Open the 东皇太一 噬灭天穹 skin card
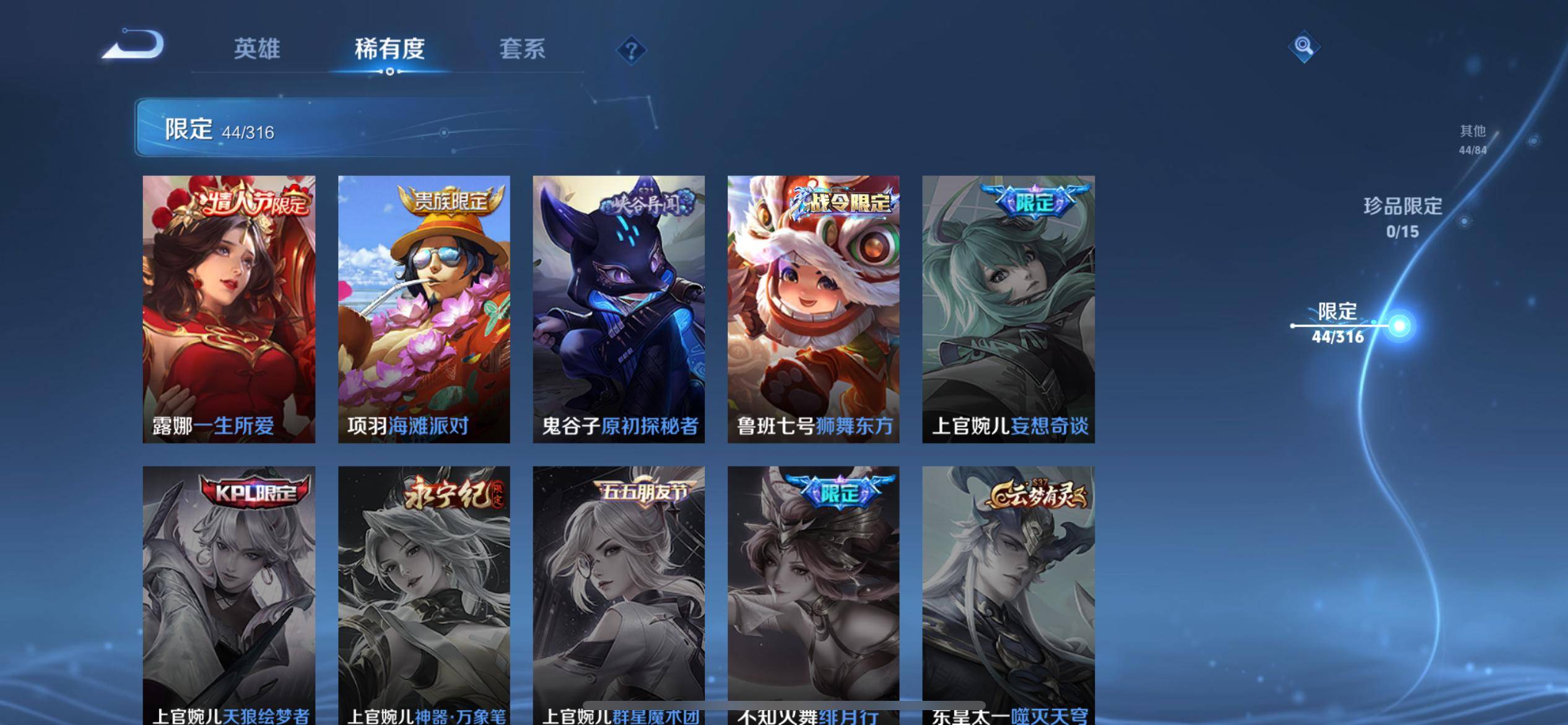The image size is (1568, 725). coord(1008,592)
